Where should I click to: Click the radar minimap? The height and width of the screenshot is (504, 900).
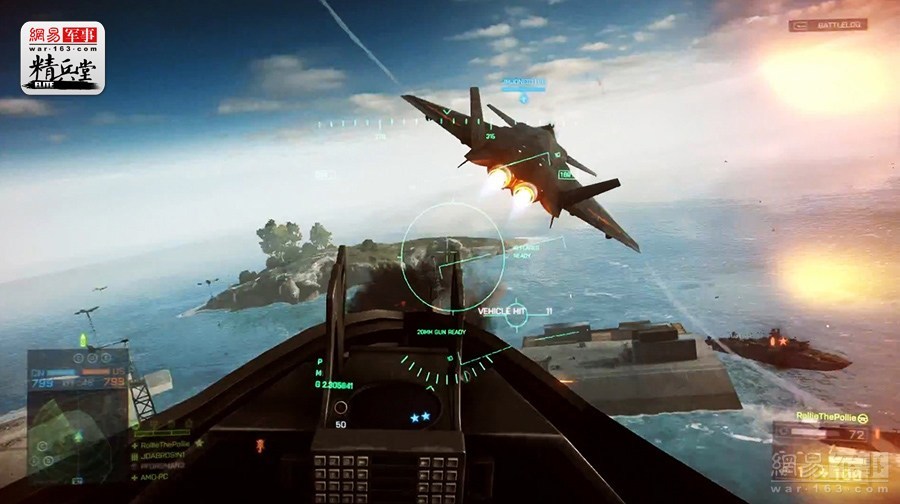(74, 438)
